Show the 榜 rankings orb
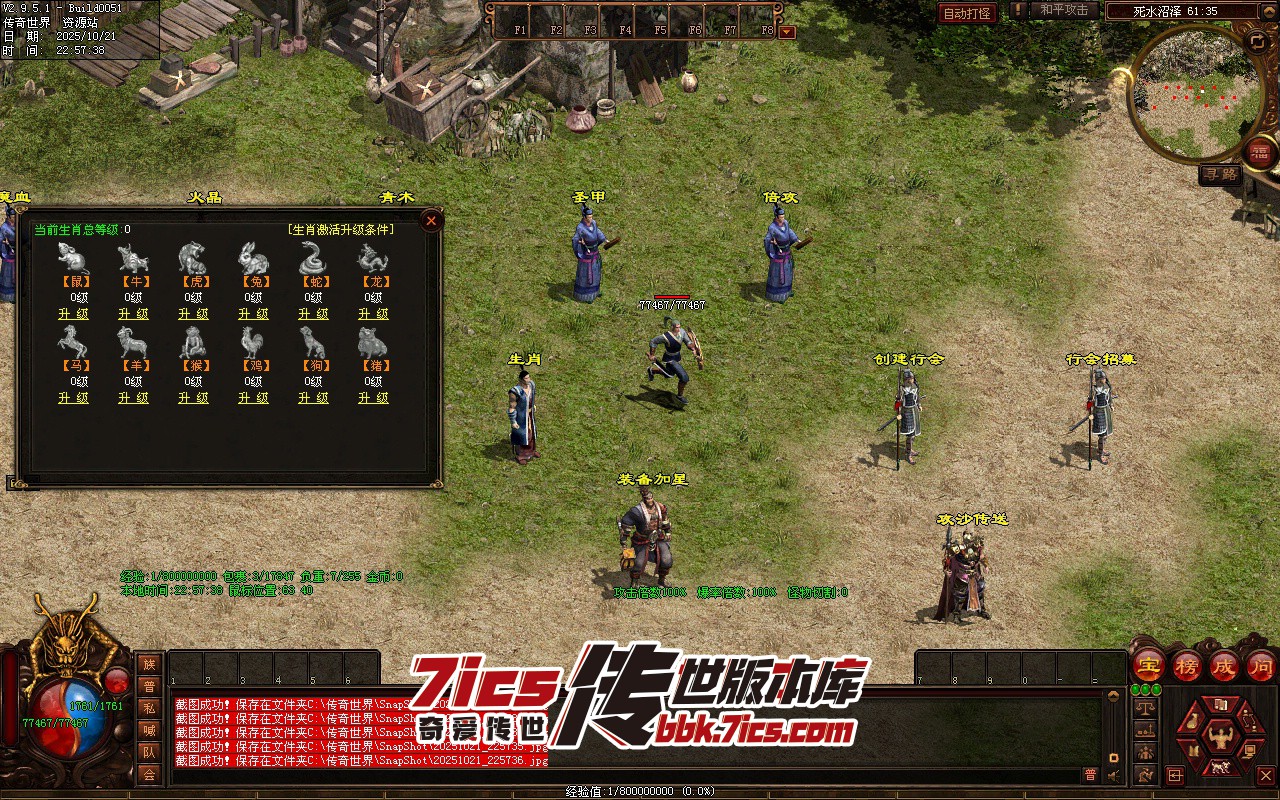Image resolution: width=1280 pixels, height=800 pixels. pos(1187,665)
